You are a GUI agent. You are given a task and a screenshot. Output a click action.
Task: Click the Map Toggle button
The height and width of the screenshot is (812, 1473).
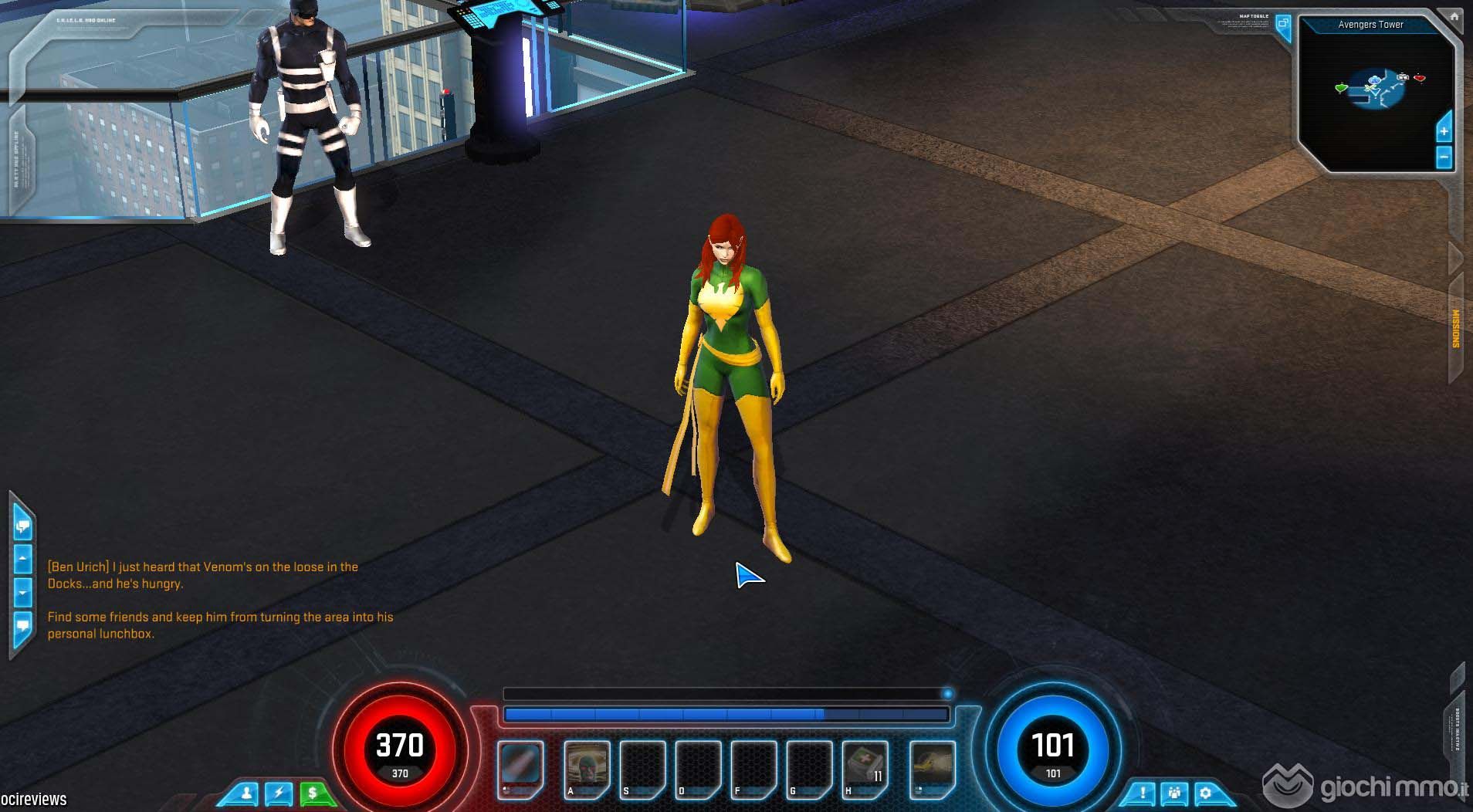[x=1283, y=24]
